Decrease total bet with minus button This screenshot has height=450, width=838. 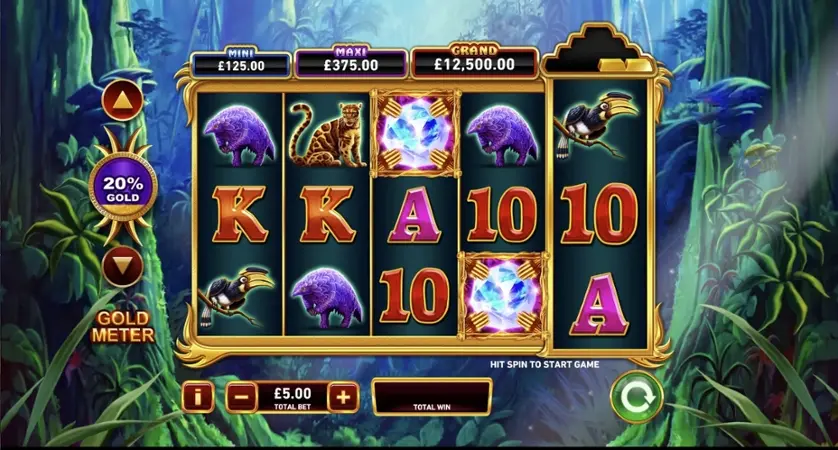point(240,397)
